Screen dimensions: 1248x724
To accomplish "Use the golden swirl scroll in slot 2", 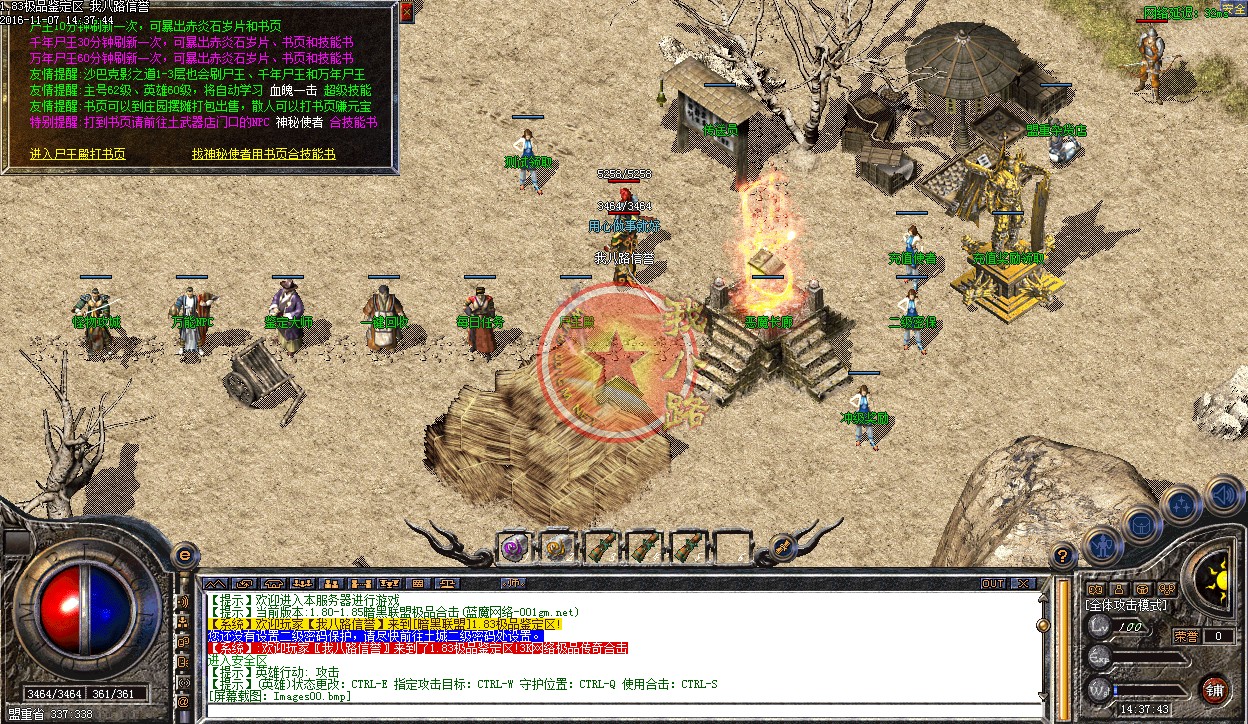I will pos(556,547).
